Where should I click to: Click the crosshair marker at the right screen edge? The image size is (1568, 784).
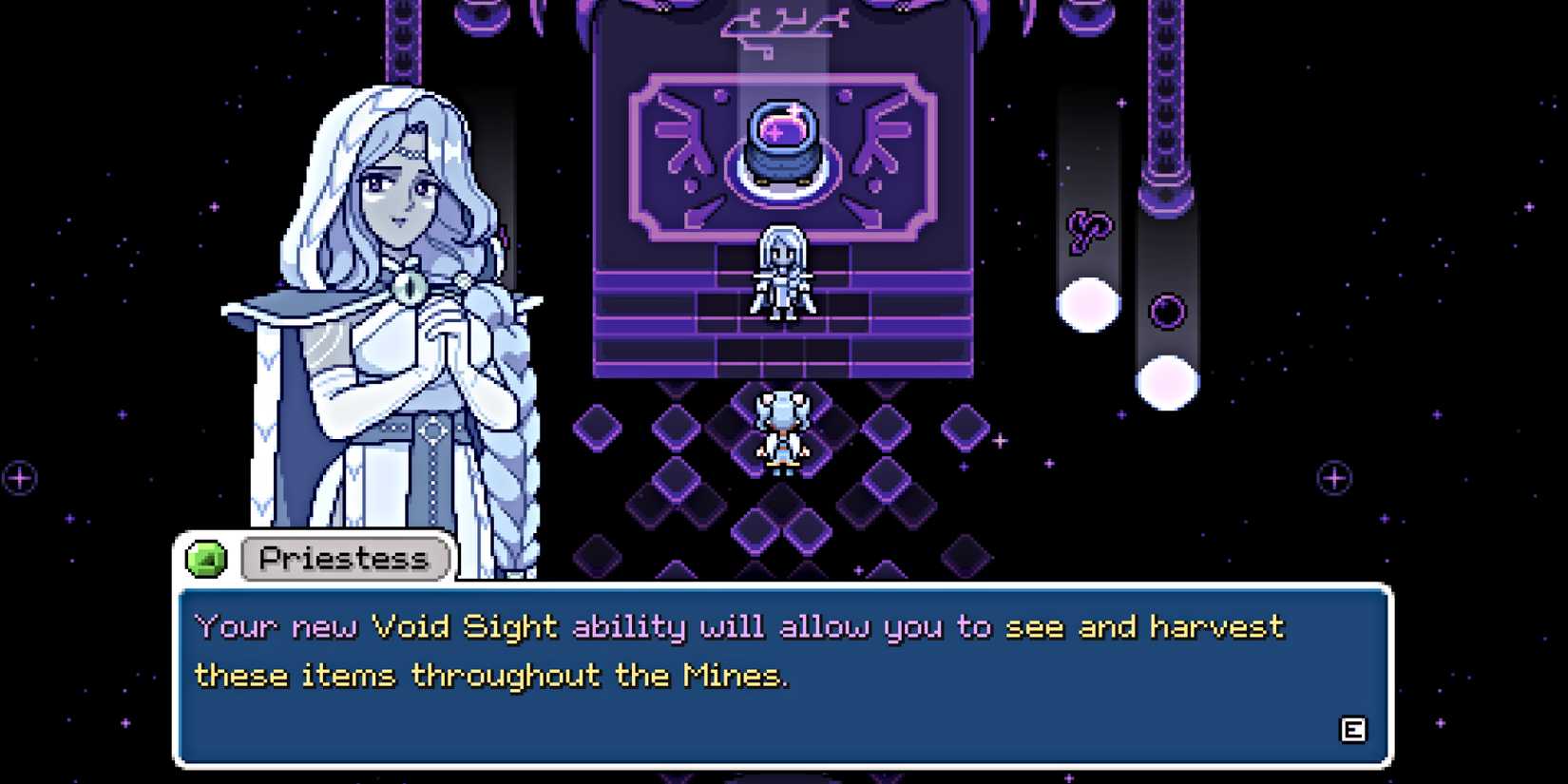coord(1334,478)
